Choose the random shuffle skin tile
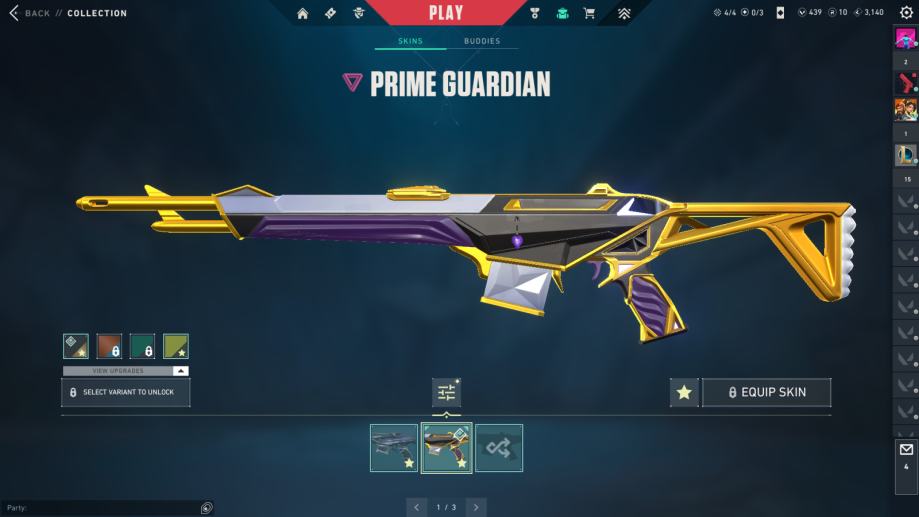The height and width of the screenshot is (517, 919). [x=499, y=448]
